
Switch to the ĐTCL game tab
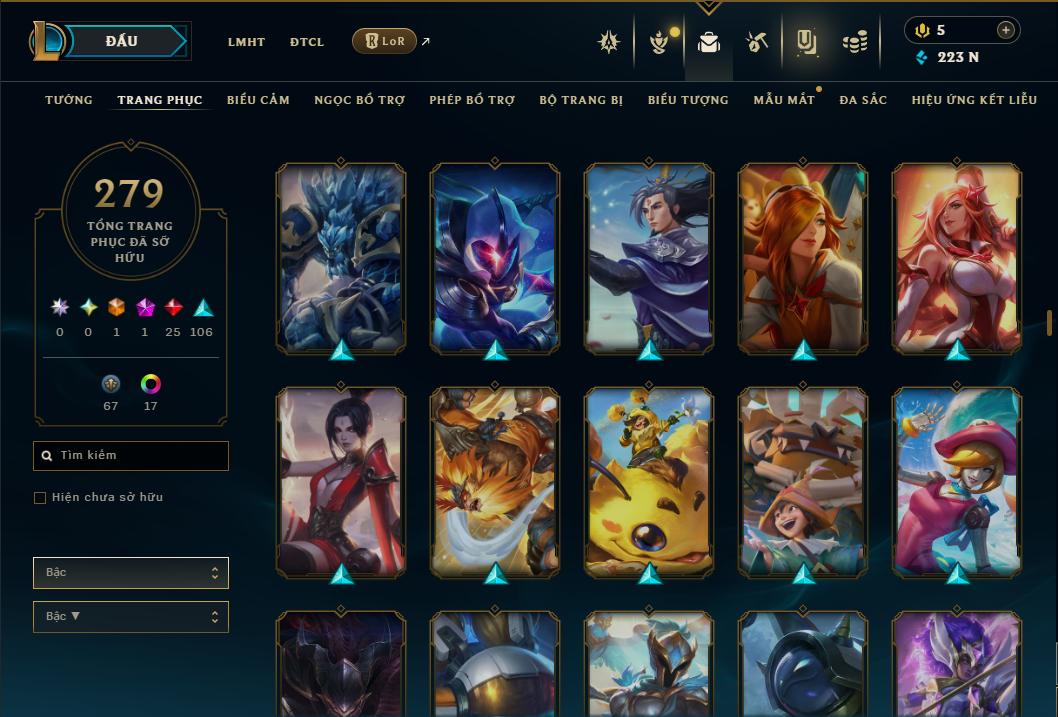point(307,42)
